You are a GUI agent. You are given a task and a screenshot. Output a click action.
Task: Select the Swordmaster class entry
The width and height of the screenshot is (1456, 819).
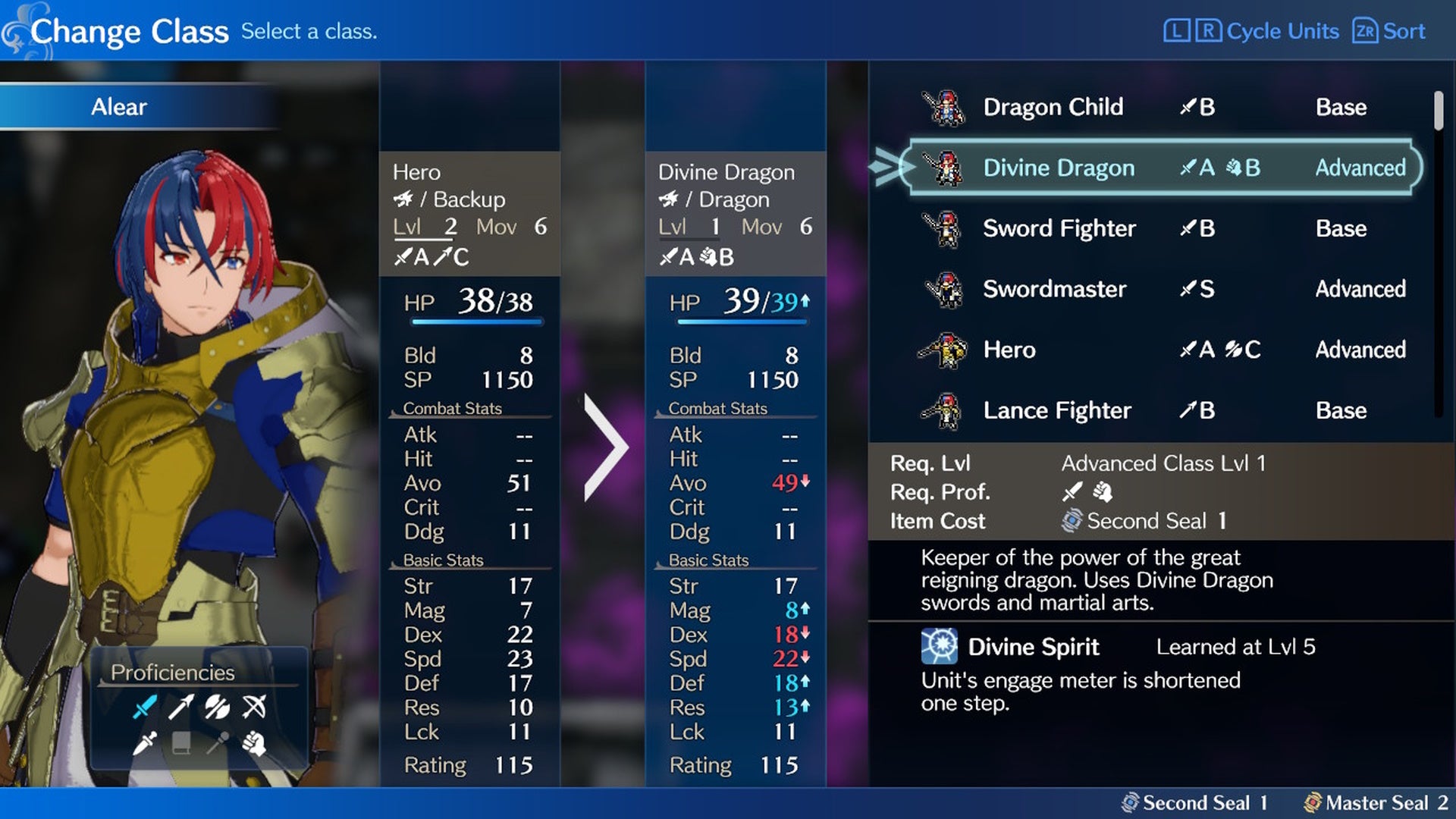[x=1054, y=289]
